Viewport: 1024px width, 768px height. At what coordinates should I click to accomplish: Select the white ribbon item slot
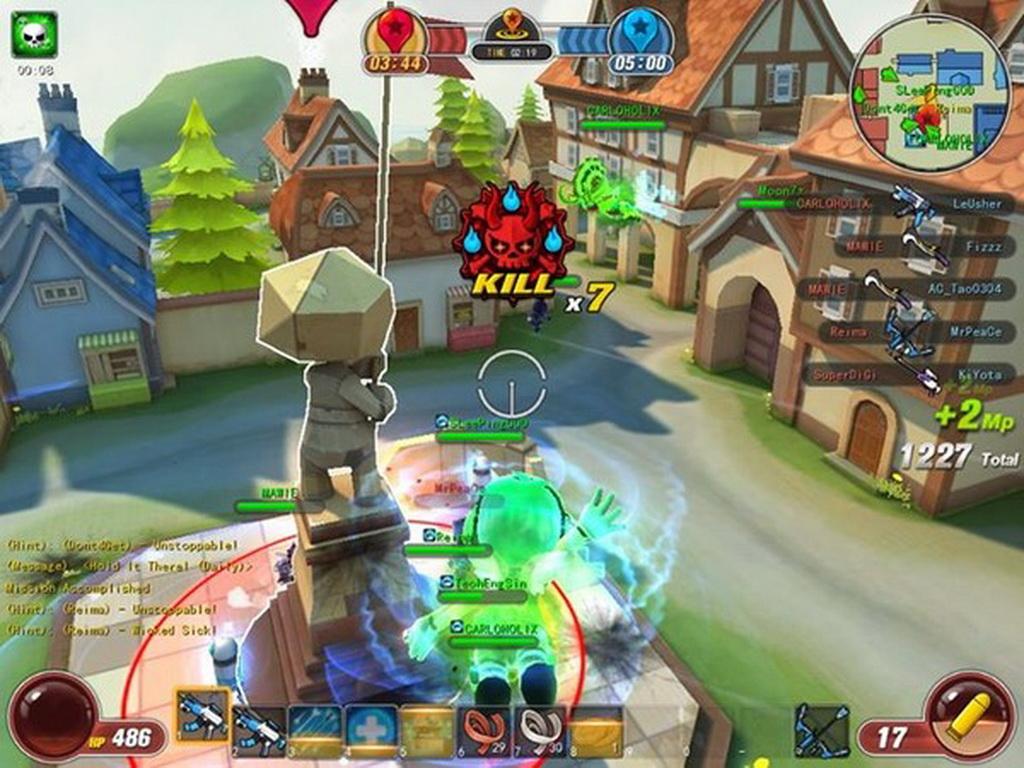coord(540,730)
